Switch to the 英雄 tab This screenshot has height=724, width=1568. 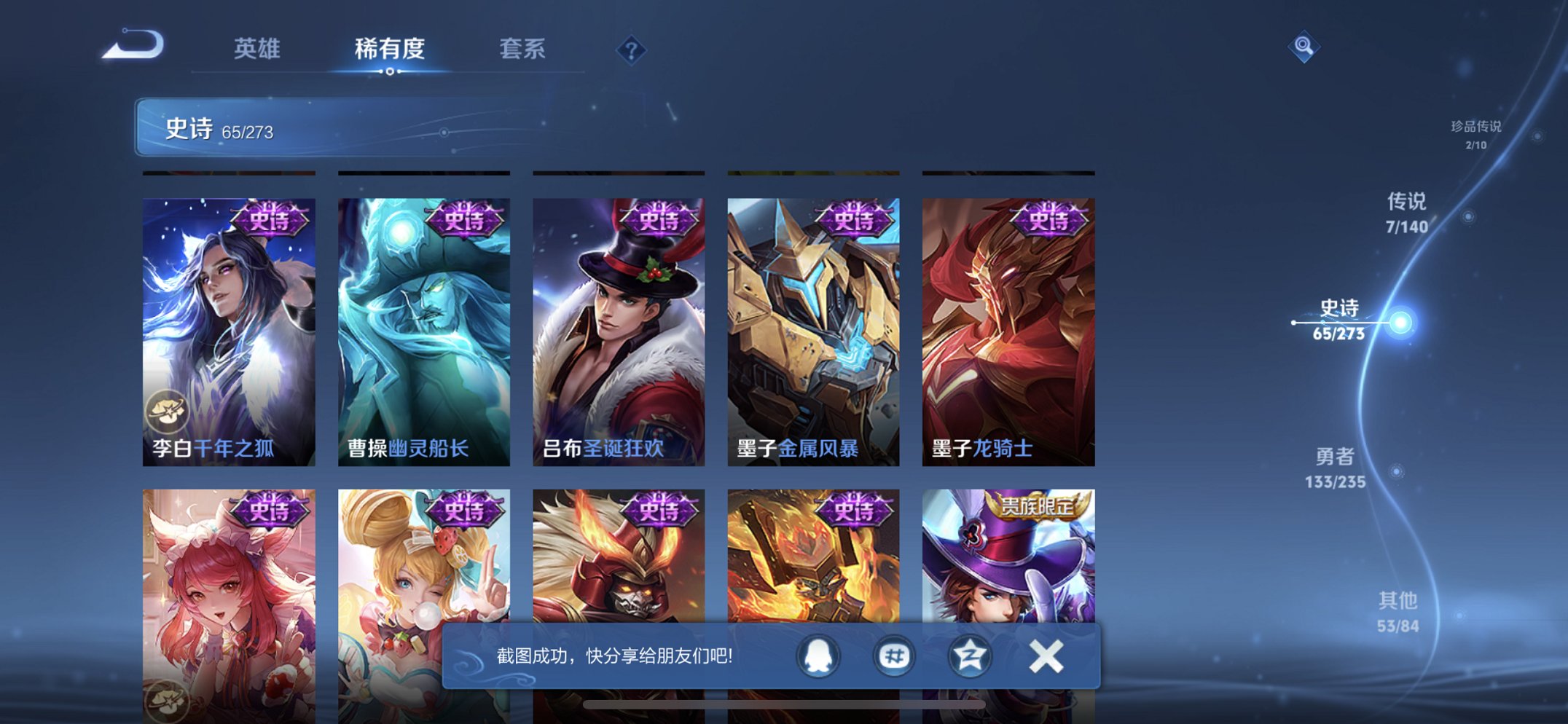click(x=258, y=50)
